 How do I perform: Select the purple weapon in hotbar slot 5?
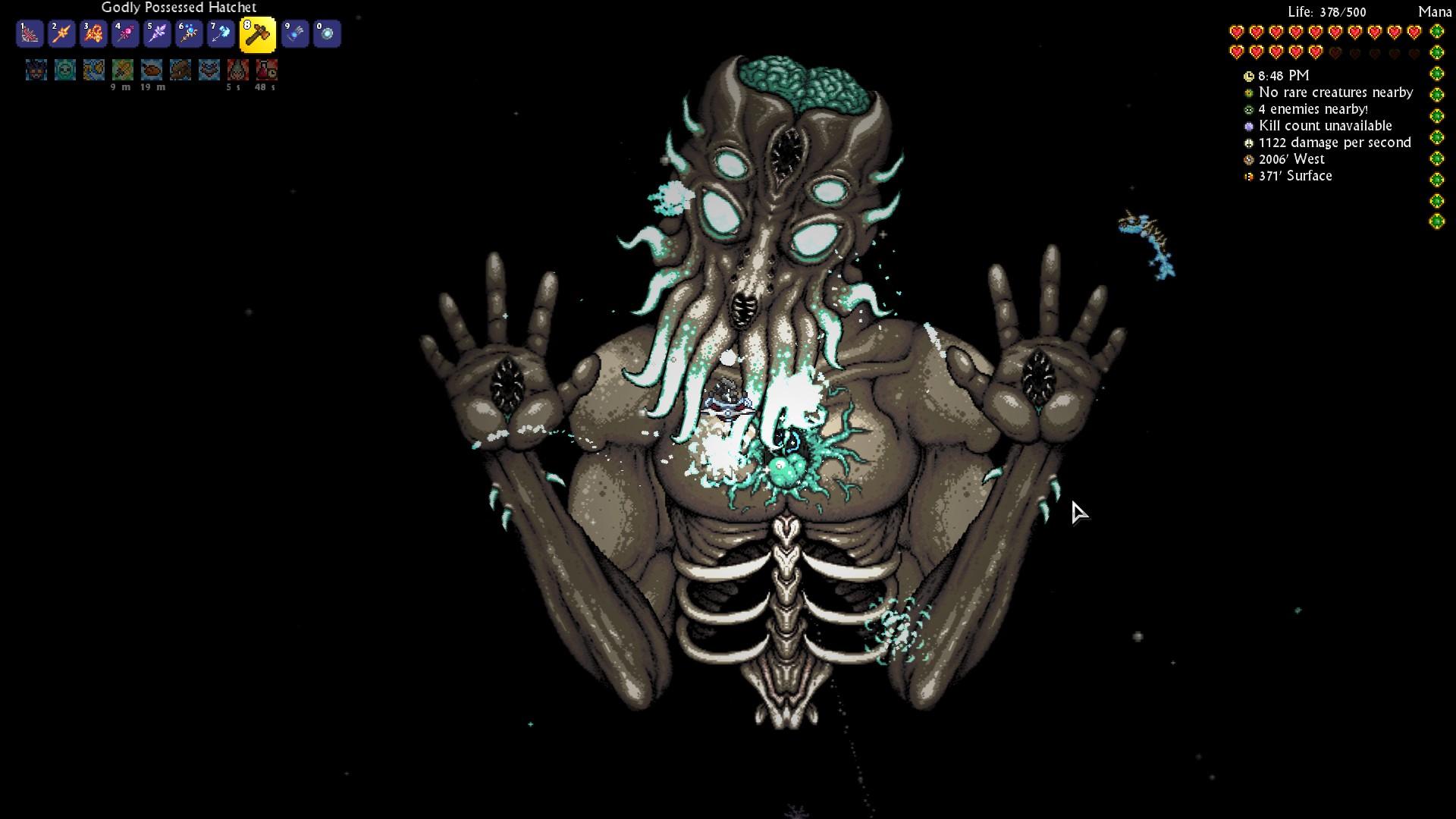157,33
